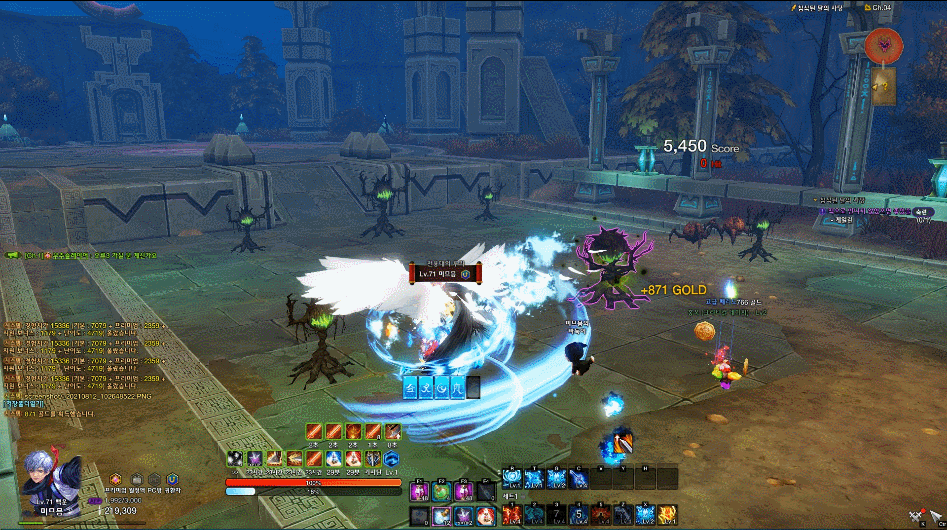Select the crossed swords icon in the corner
947x530 pixels.
[x=914, y=516]
